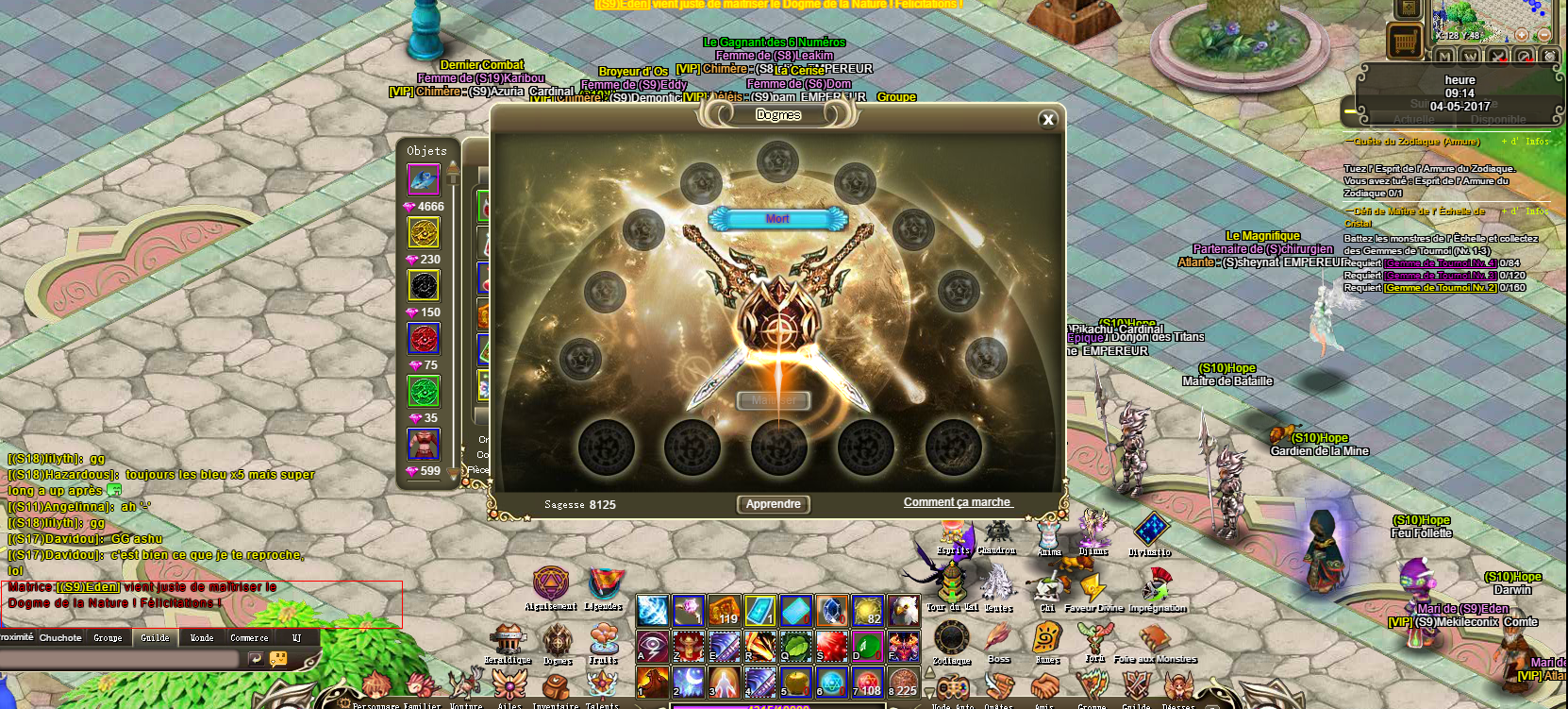Select the Mort dogma label

click(777, 219)
